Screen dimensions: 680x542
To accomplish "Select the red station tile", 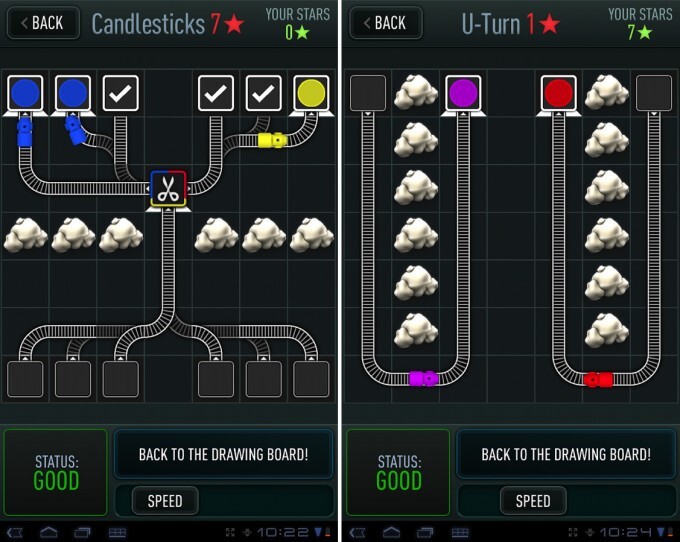I will point(558,93).
